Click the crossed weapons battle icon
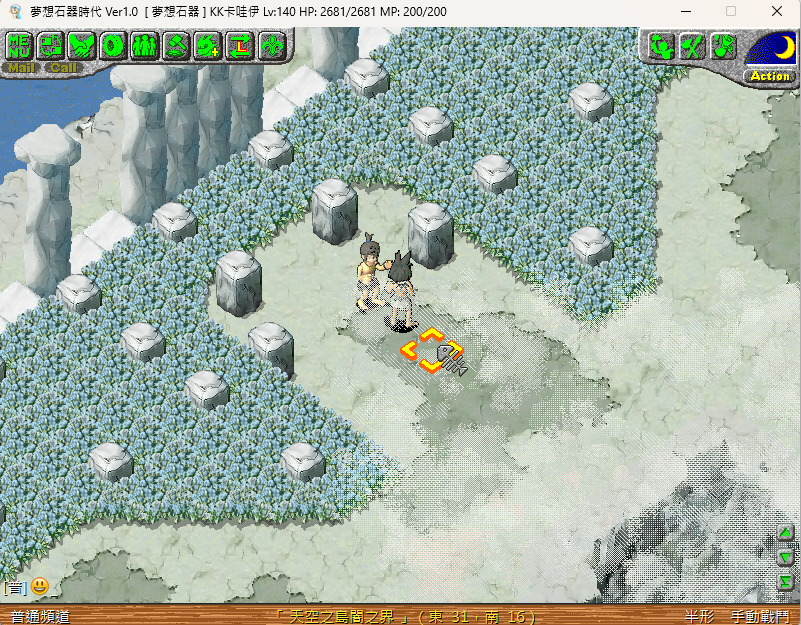 point(691,45)
